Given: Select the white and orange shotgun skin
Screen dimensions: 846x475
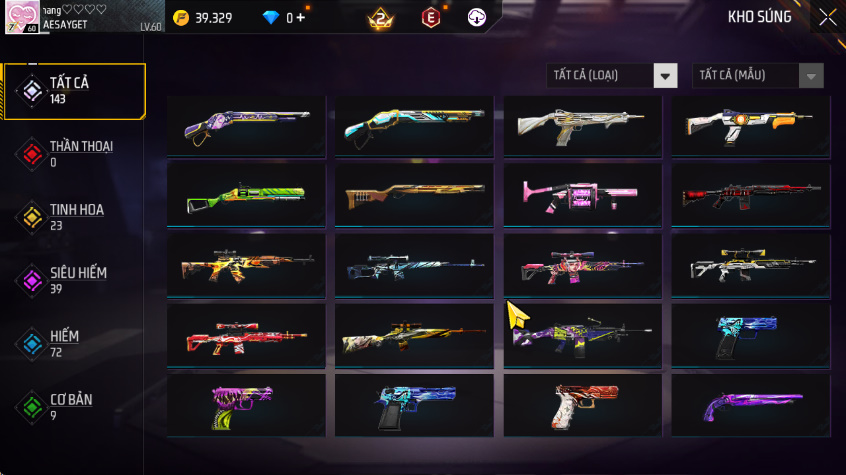Looking at the screenshot, I should coord(750,125).
